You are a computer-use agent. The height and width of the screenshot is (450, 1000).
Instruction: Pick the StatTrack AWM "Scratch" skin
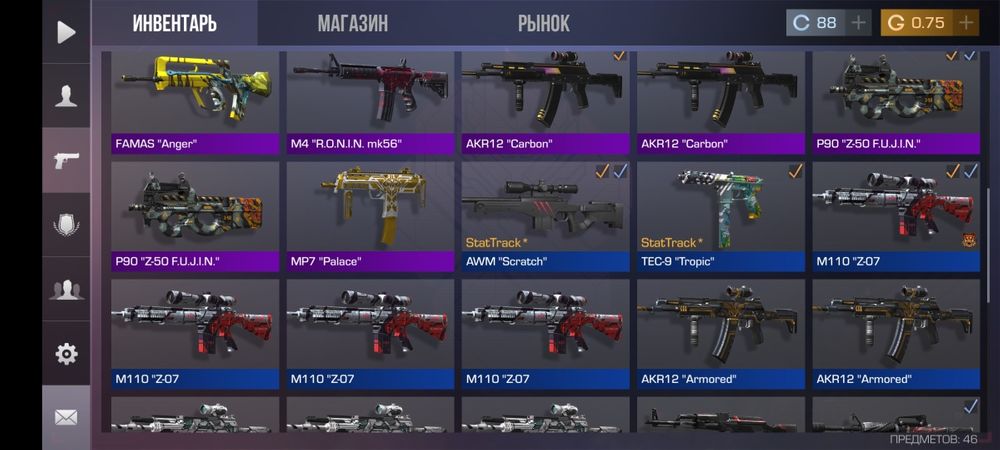click(545, 217)
